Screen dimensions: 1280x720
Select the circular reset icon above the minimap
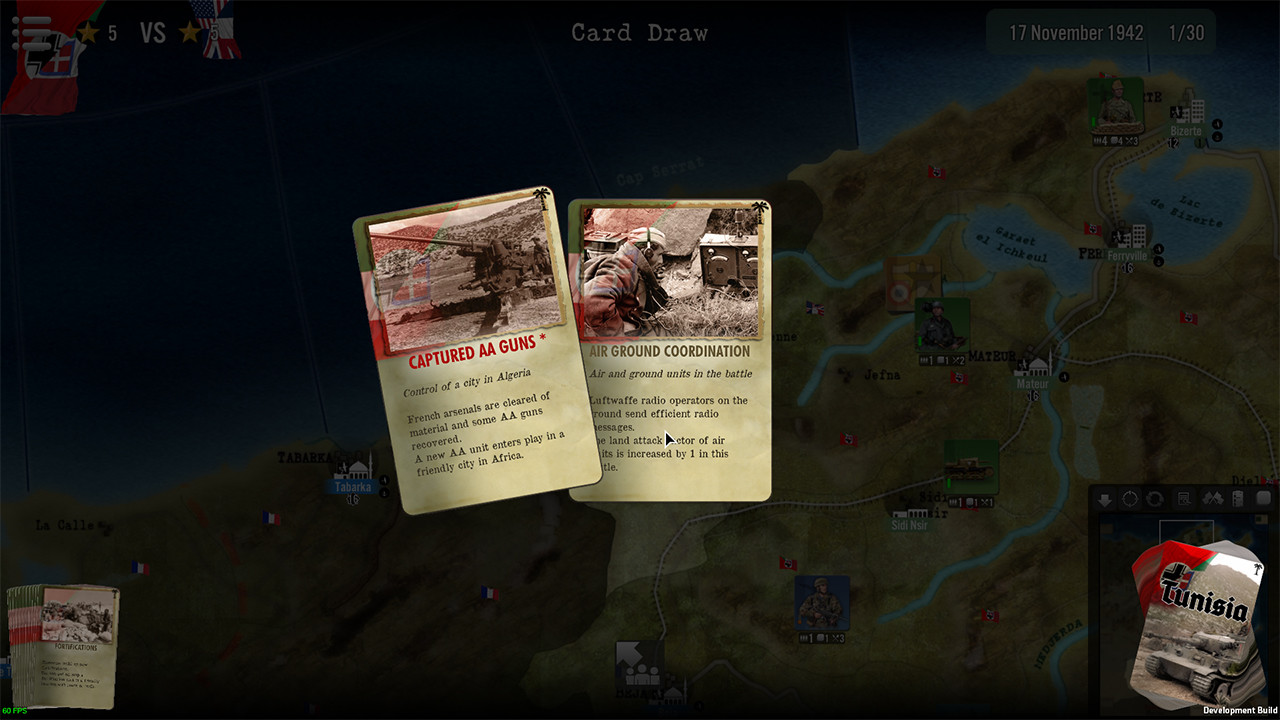(1130, 498)
